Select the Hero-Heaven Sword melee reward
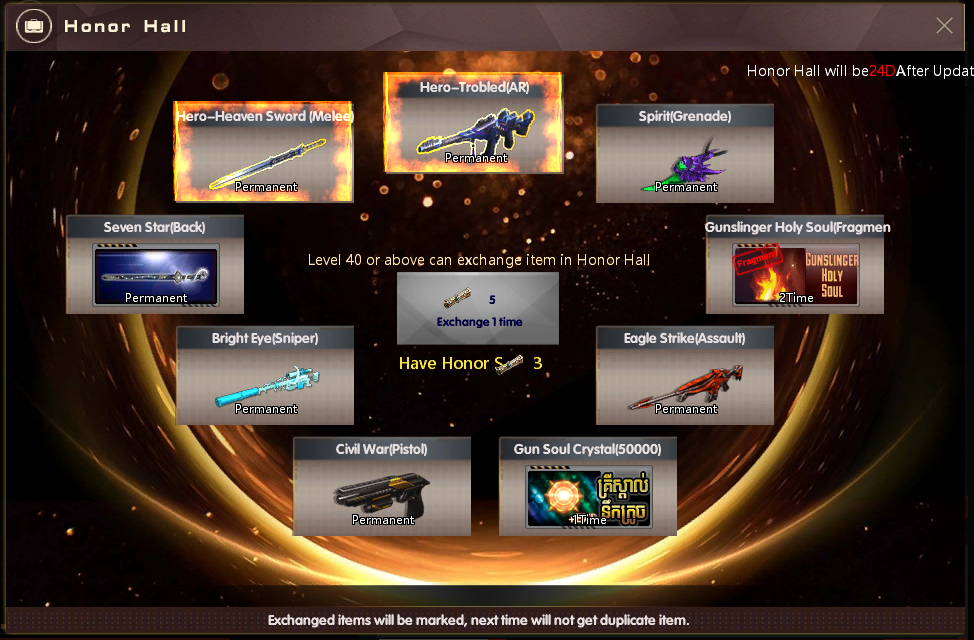974x640 pixels. 265,152
